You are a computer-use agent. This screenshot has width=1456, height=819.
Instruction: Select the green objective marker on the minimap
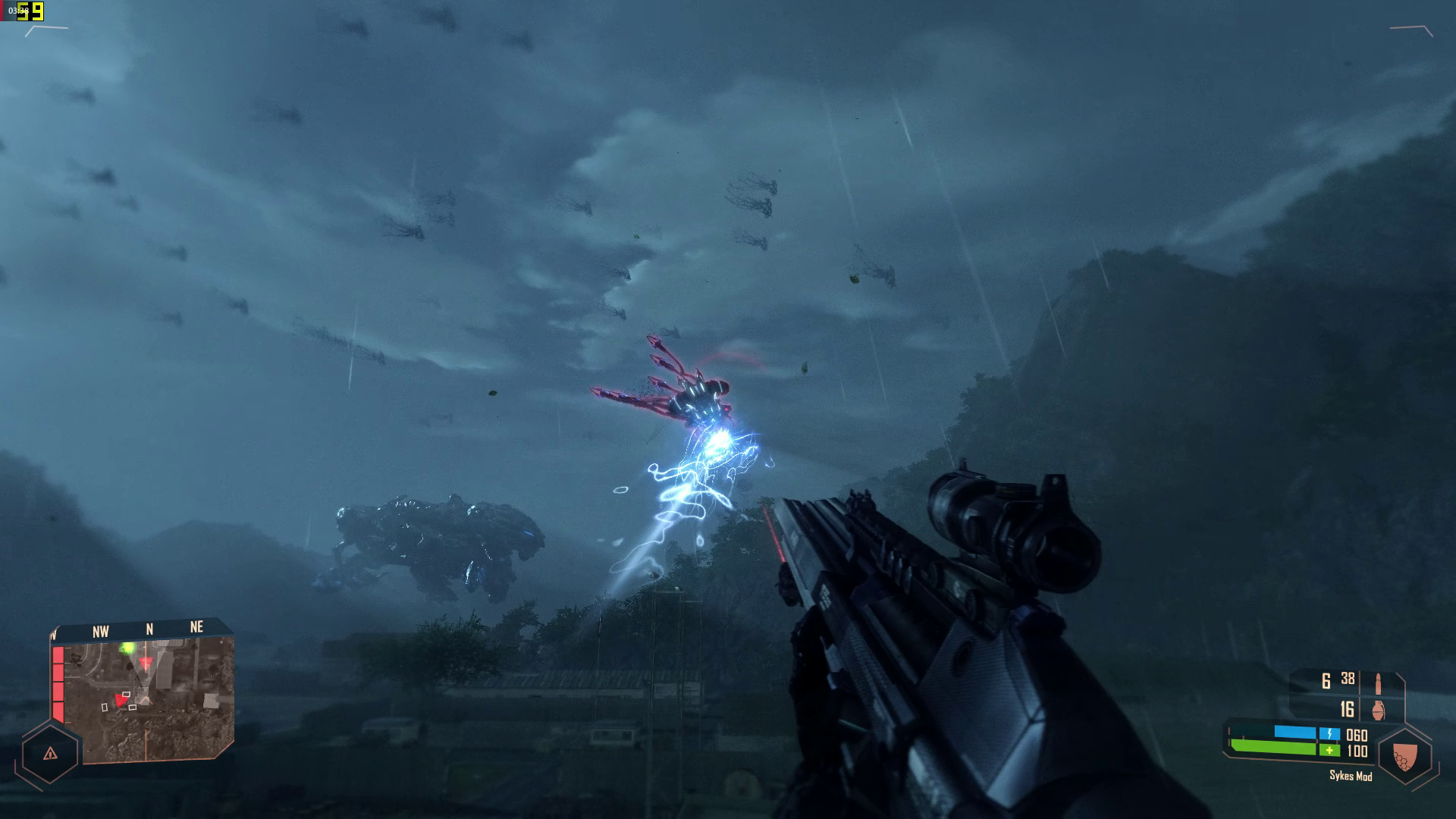coord(127,648)
